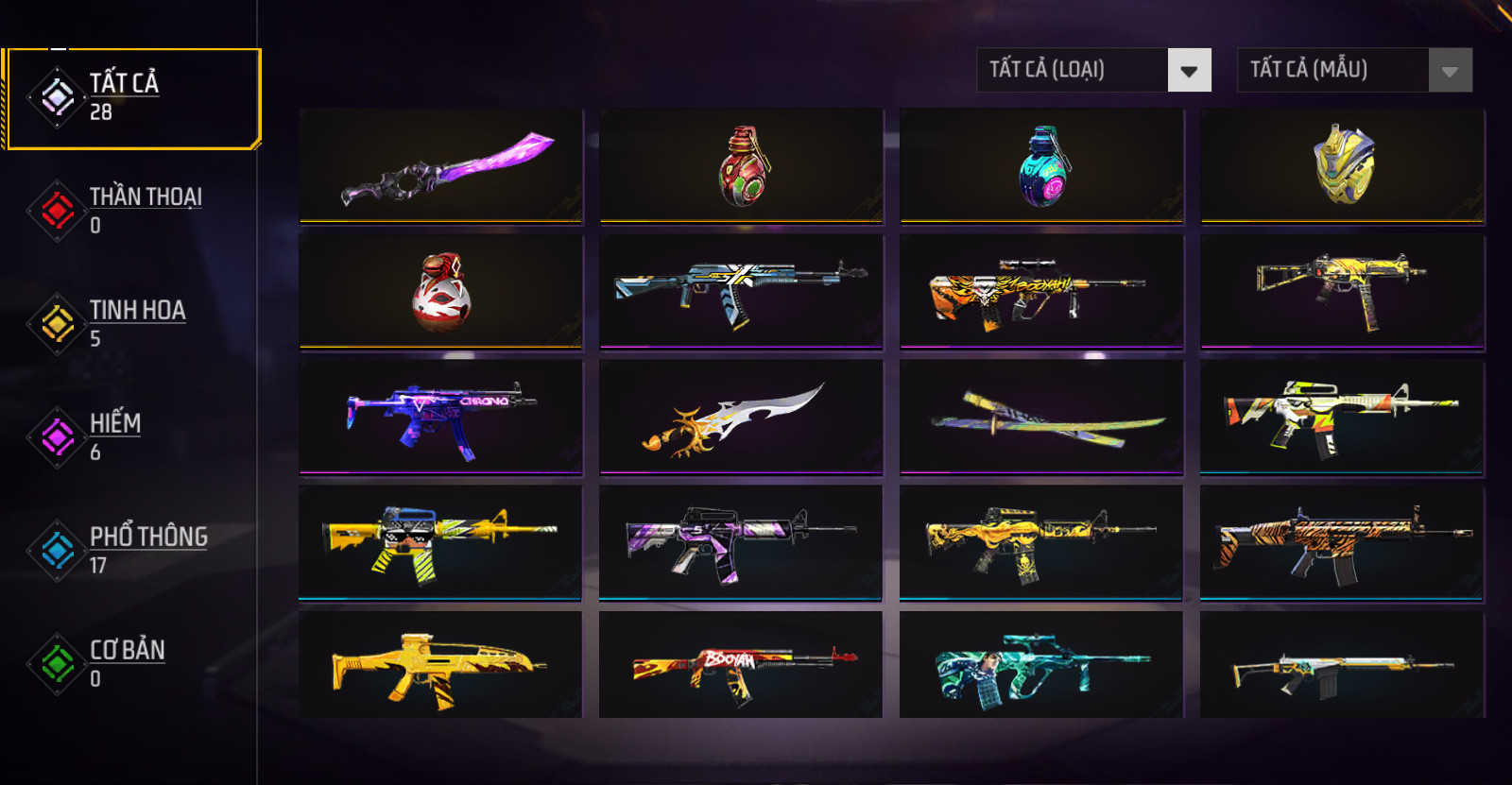Screen dimensions: 1512x785
Task: Pick the rainbow katana skin
Action: pyautogui.click(x=1042, y=418)
